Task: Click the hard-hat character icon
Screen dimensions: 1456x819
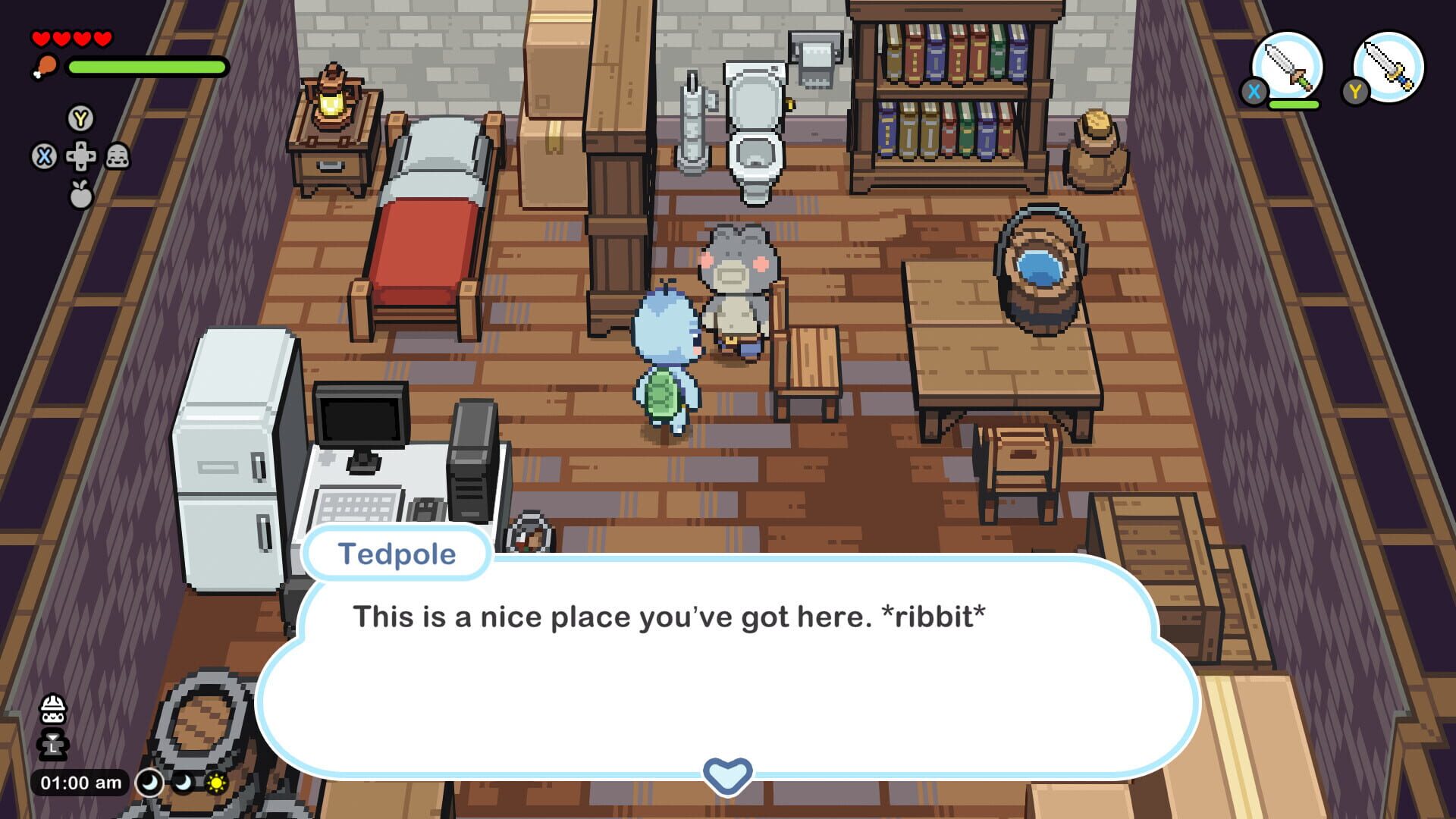Action: [x=53, y=710]
